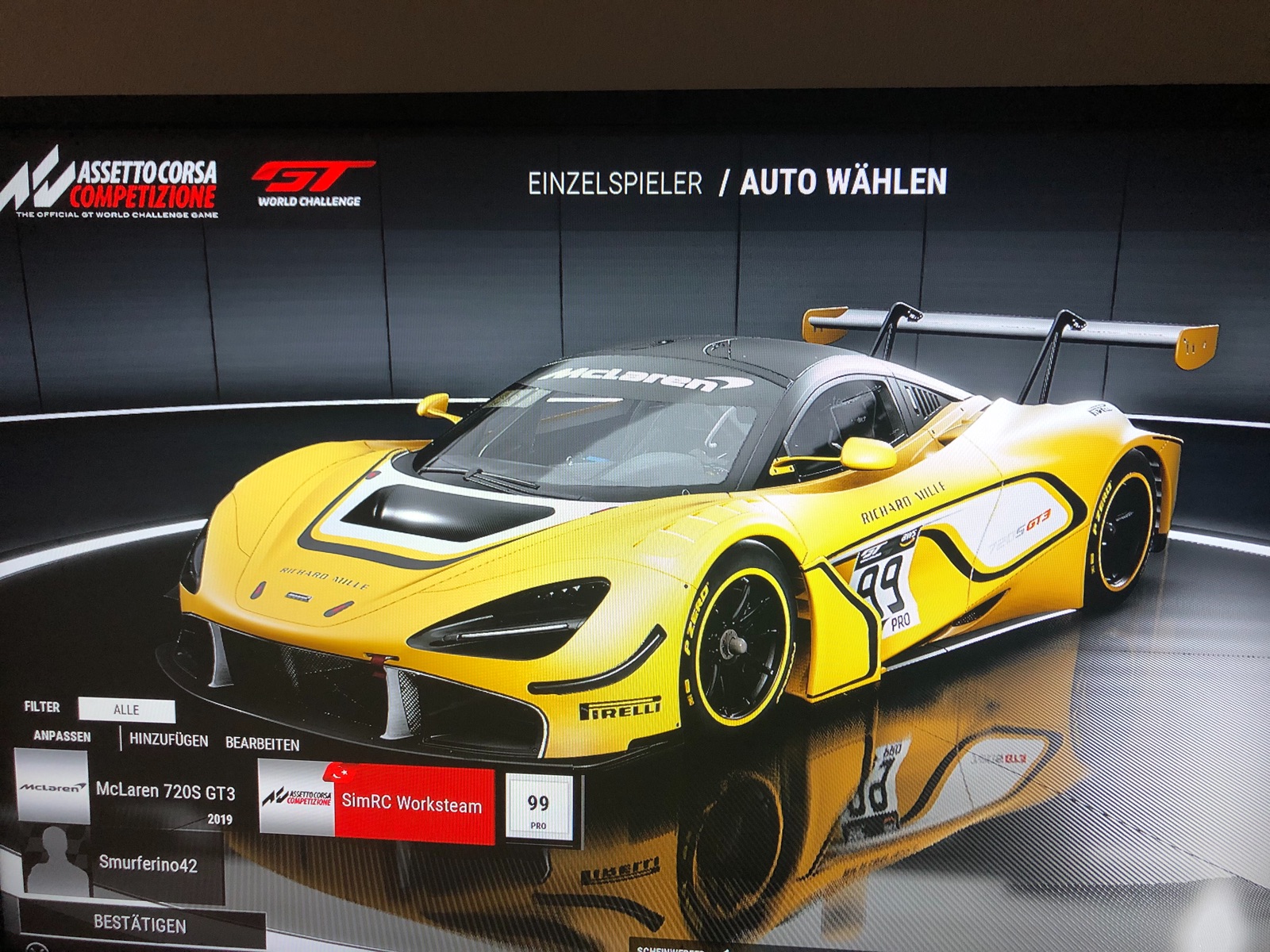Go back to the EINZELSPIELER menu

(615, 183)
